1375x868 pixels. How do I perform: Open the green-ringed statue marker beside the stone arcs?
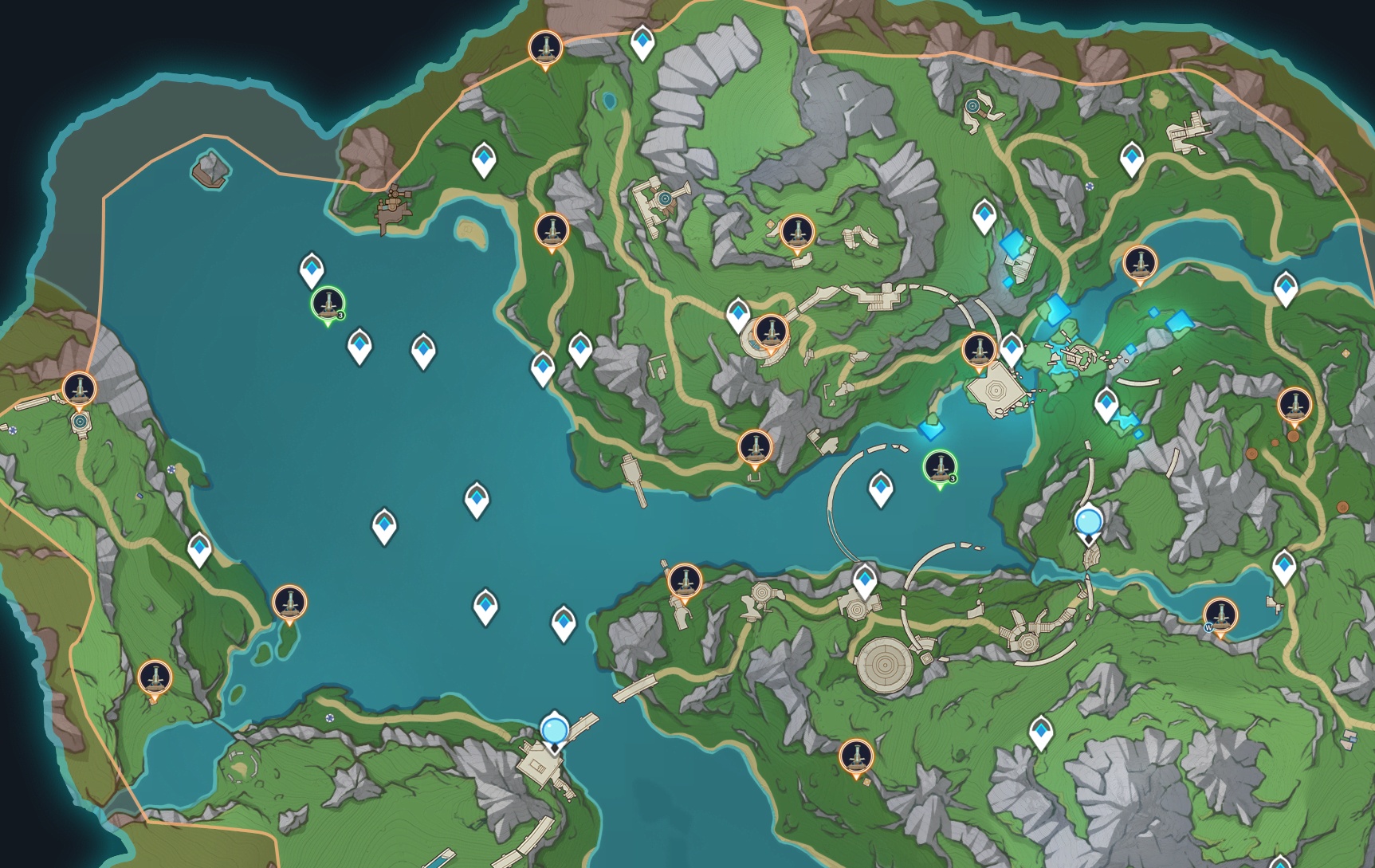[940, 466]
